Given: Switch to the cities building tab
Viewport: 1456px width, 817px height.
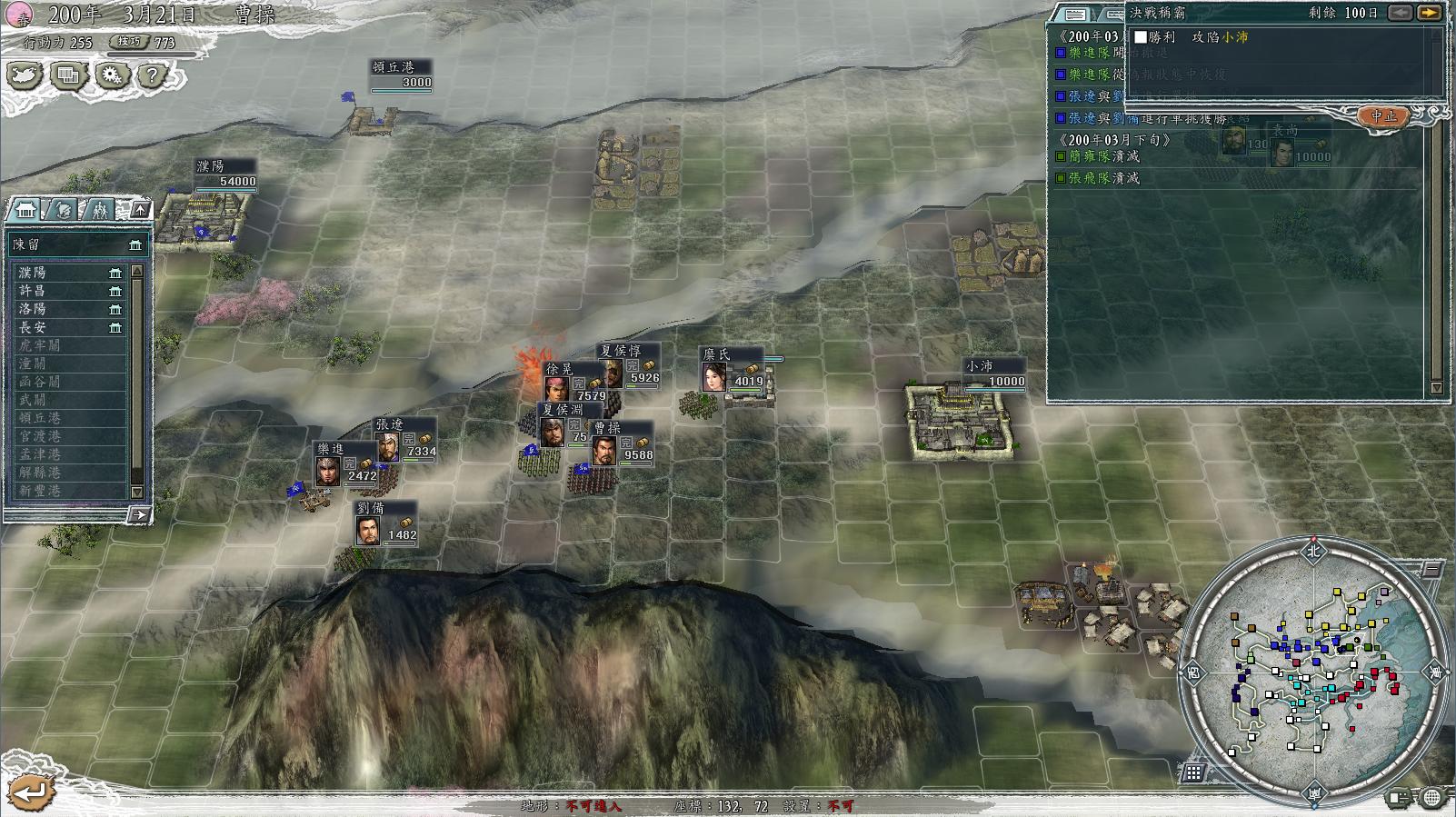Looking at the screenshot, I should [25, 210].
